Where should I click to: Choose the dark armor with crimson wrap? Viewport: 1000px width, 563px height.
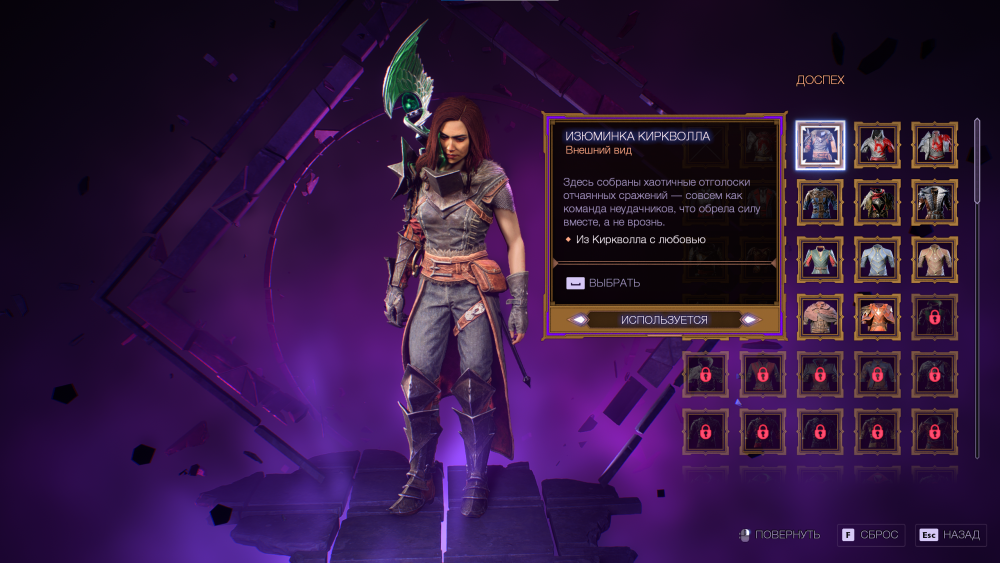[878, 202]
